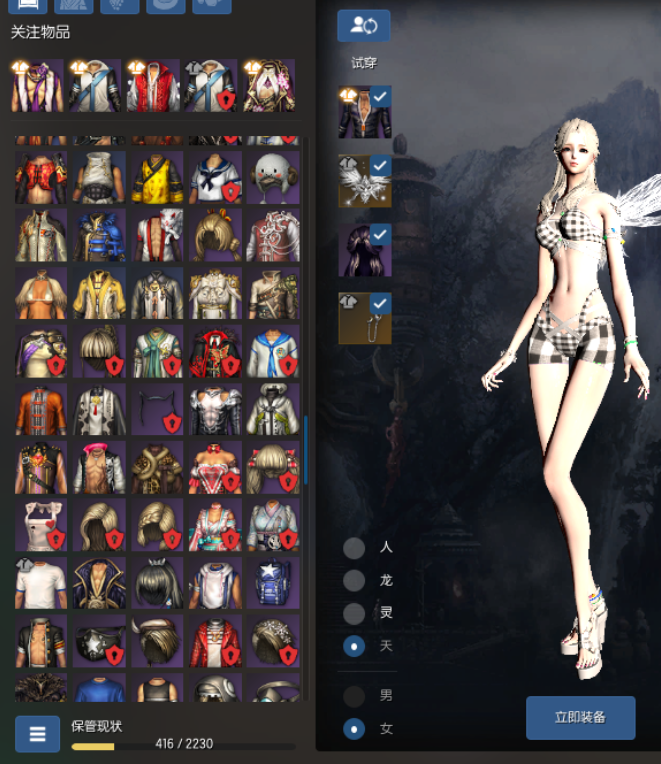This screenshot has height=764, width=661.
Task: Select the black star eye mask item
Action: click(x=99, y=641)
